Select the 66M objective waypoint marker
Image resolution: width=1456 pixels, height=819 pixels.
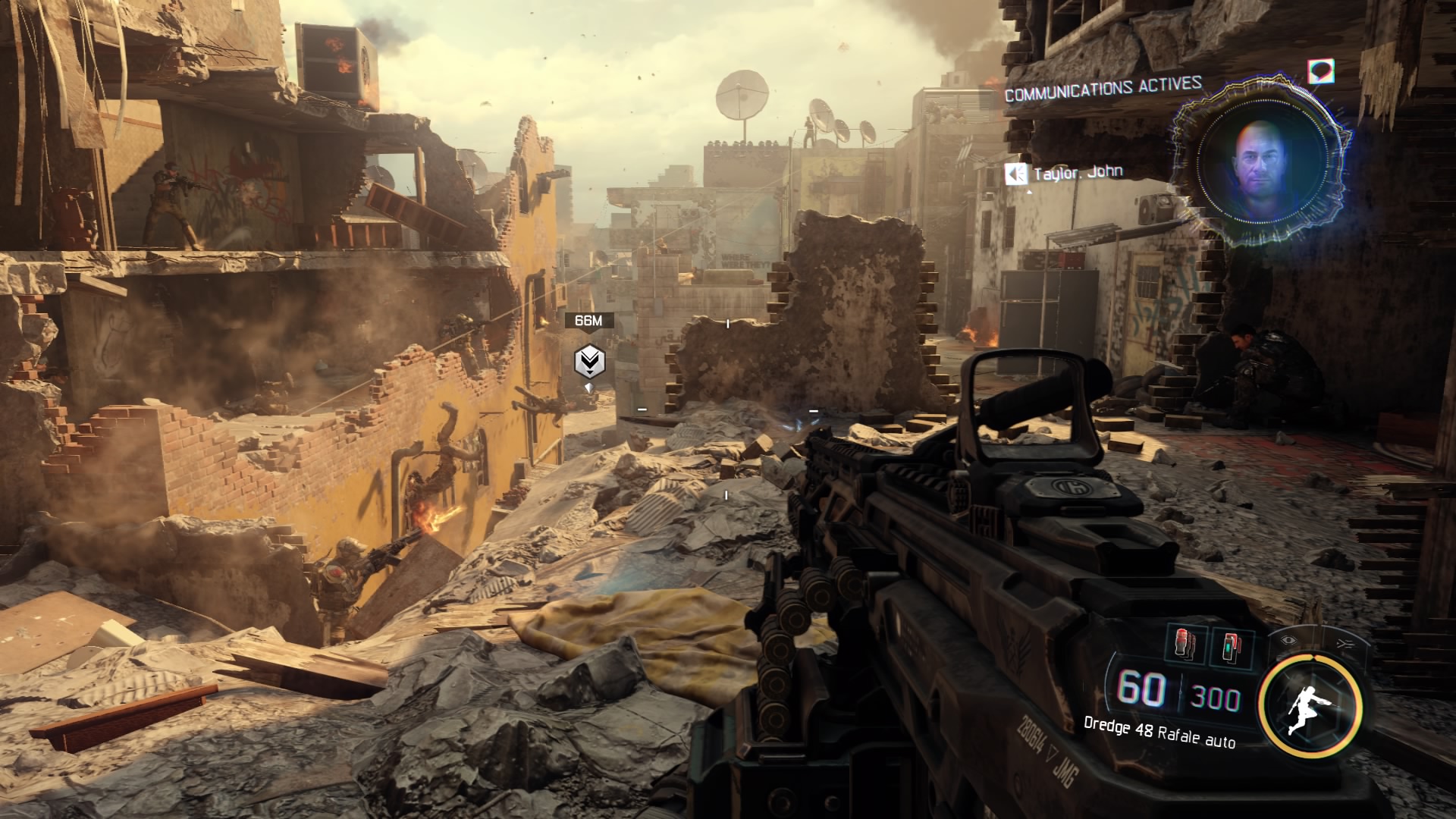(x=589, y=362)
